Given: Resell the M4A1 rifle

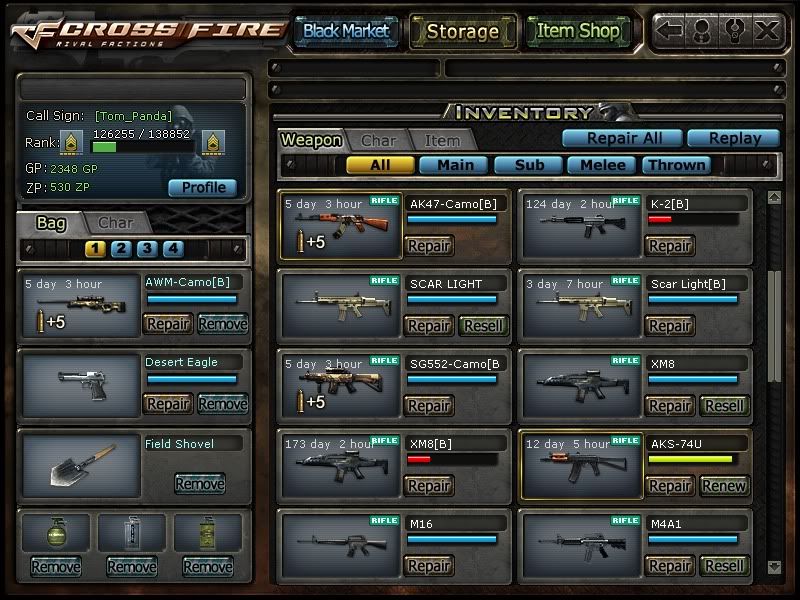Looking at the screenshot, I should click(x=725, y=566).
